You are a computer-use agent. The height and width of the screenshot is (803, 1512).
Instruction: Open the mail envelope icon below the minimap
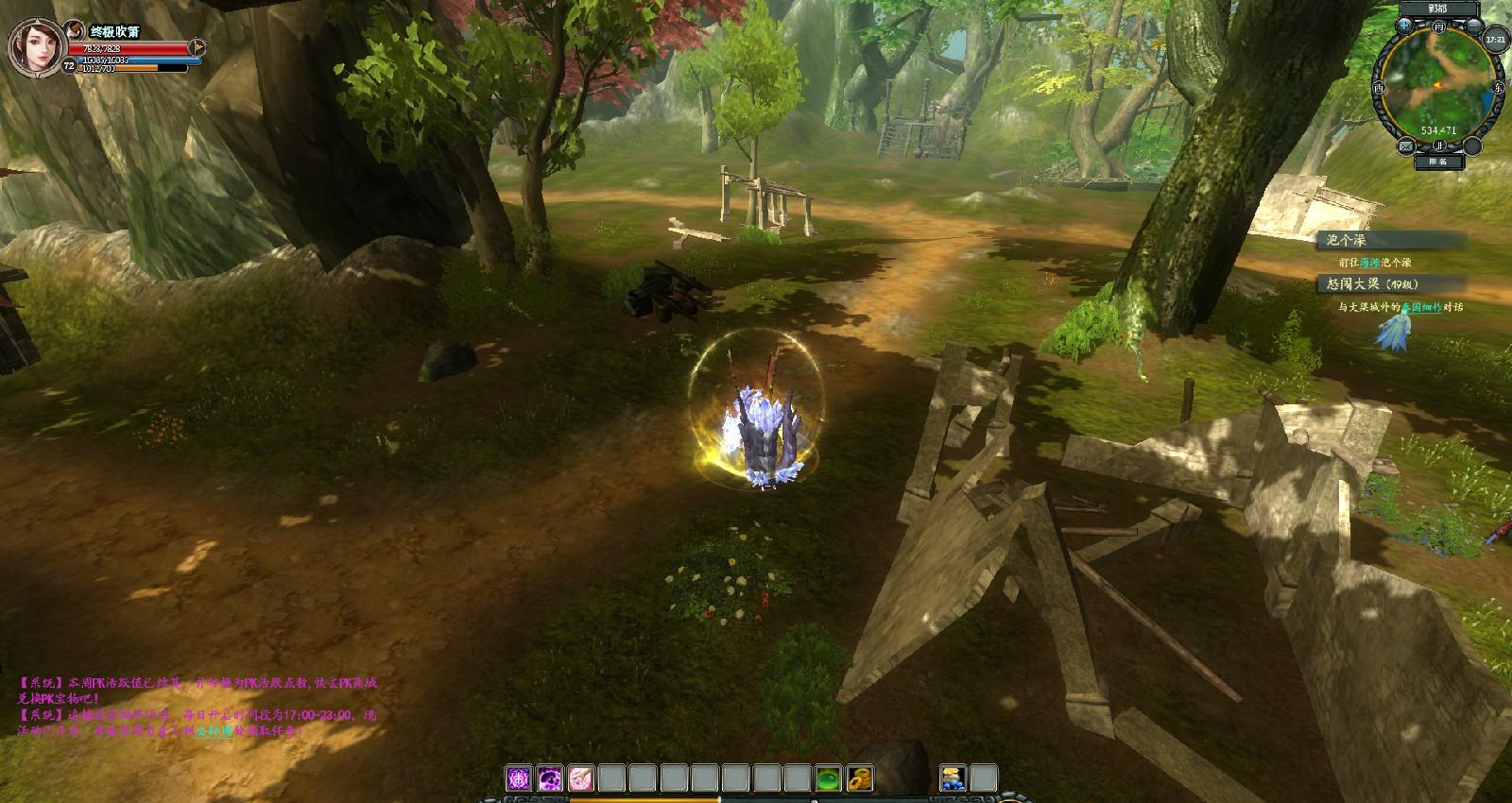pyautogui.click(x=1406, y=145)
